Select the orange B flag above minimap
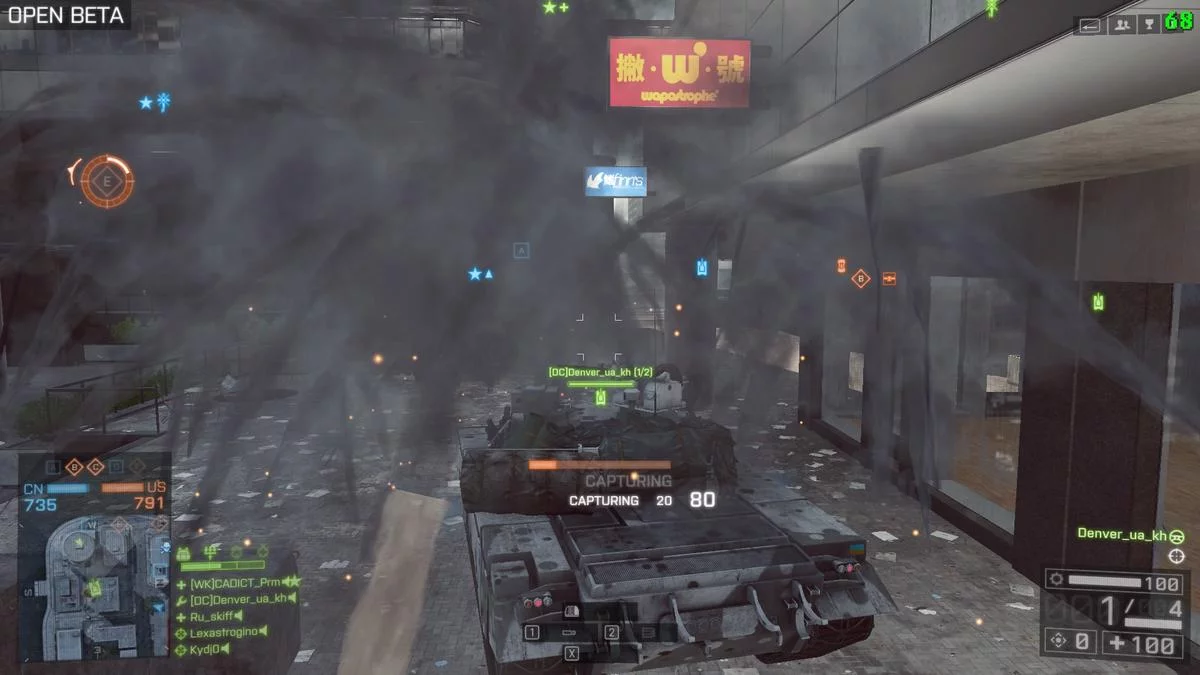 pyautogui.click(x=74, y=467)
